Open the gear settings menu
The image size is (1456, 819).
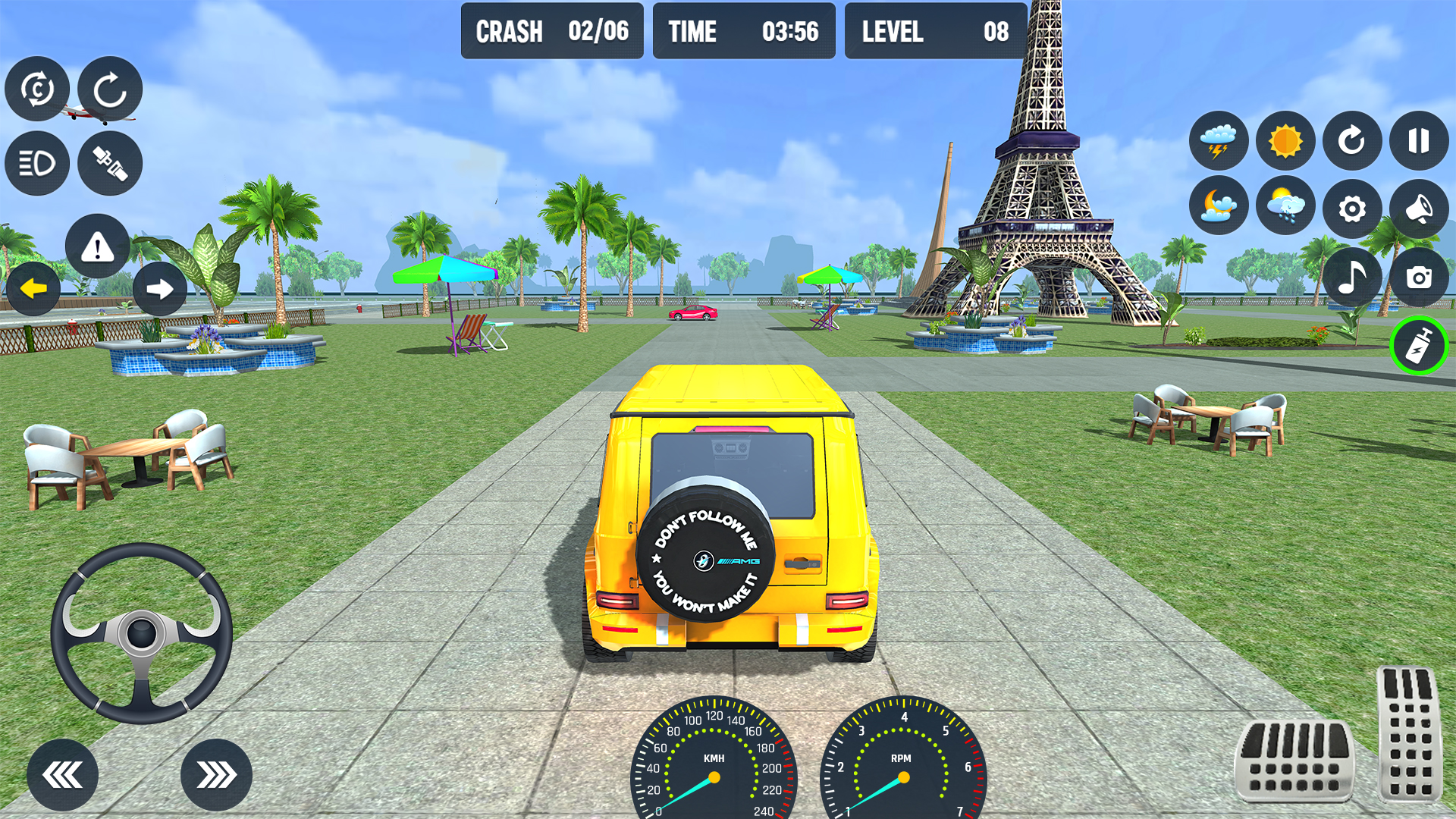pos(1352,209)
